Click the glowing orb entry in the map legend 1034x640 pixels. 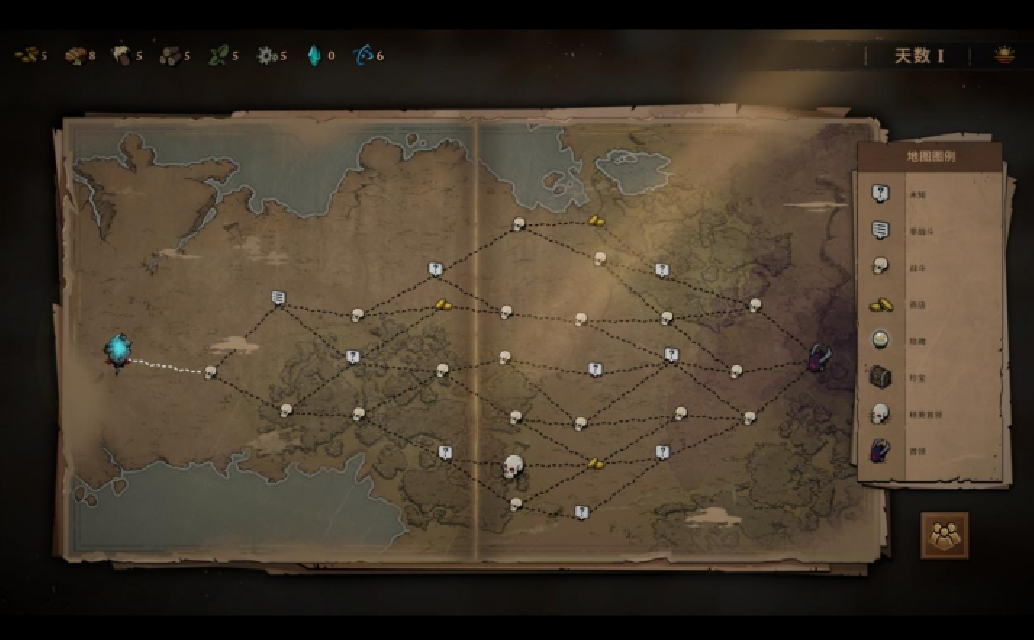click(880, 340)
